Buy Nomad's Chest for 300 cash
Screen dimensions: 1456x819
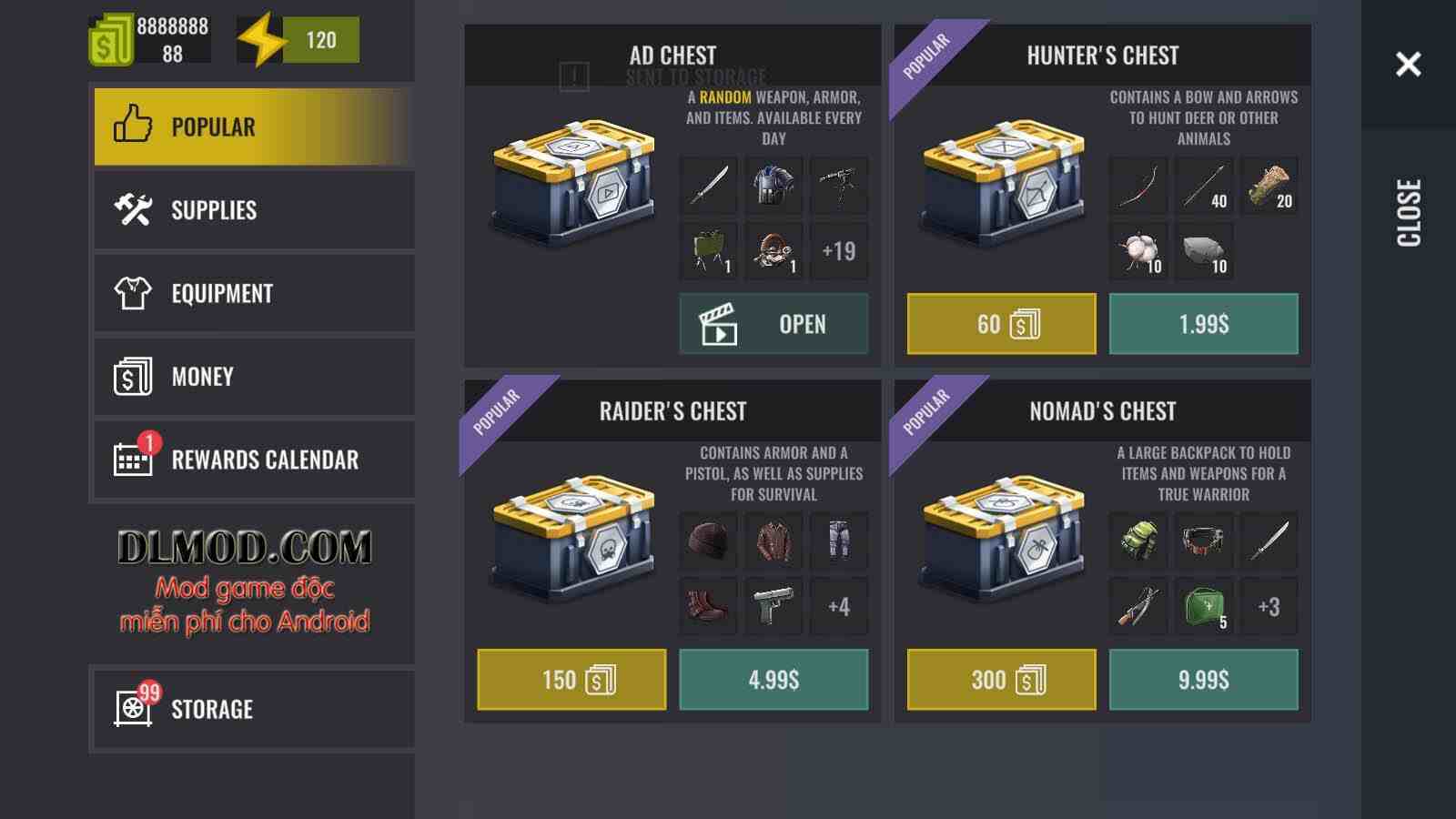(1001, 680)
